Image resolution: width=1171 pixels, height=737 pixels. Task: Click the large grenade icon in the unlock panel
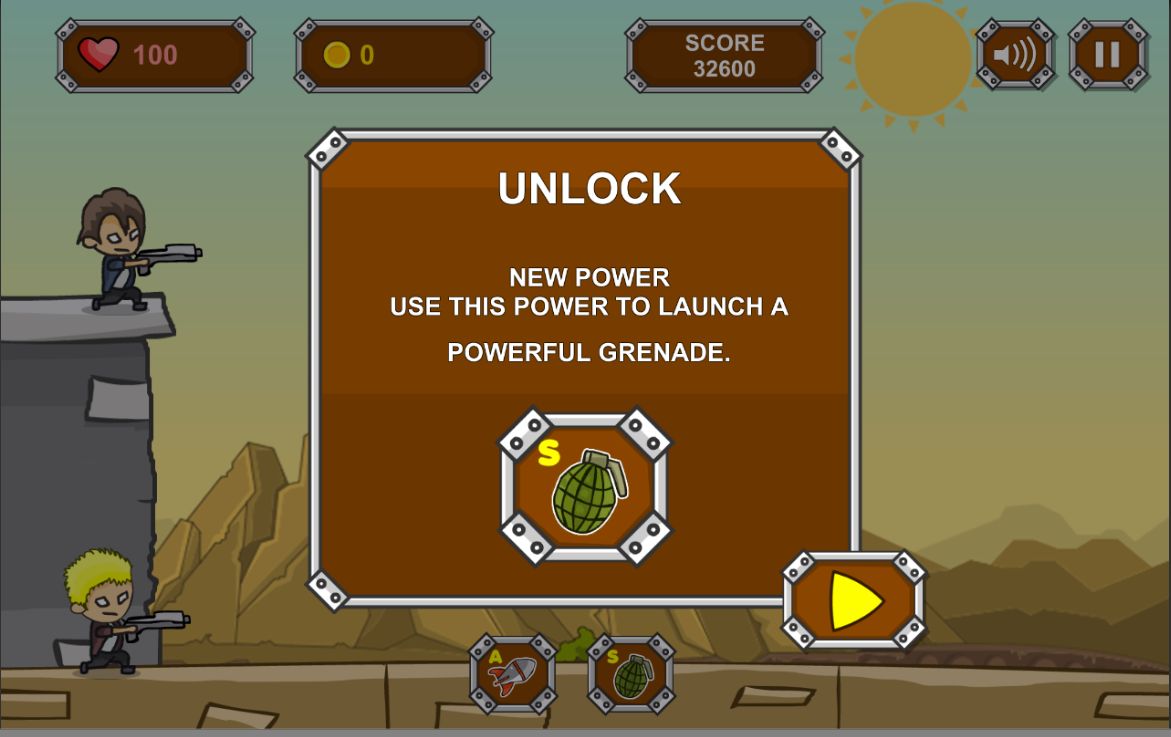586,487
